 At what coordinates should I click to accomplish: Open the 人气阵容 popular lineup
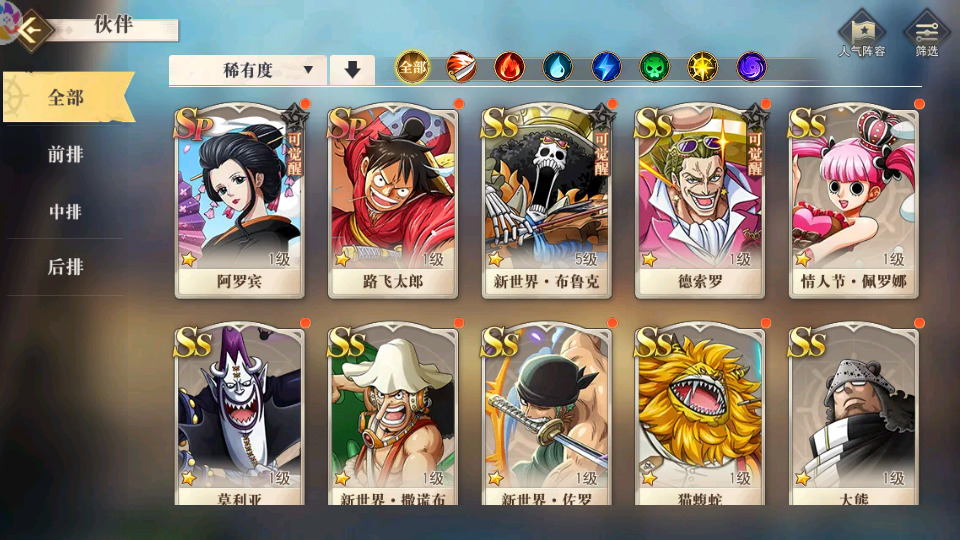861,35
